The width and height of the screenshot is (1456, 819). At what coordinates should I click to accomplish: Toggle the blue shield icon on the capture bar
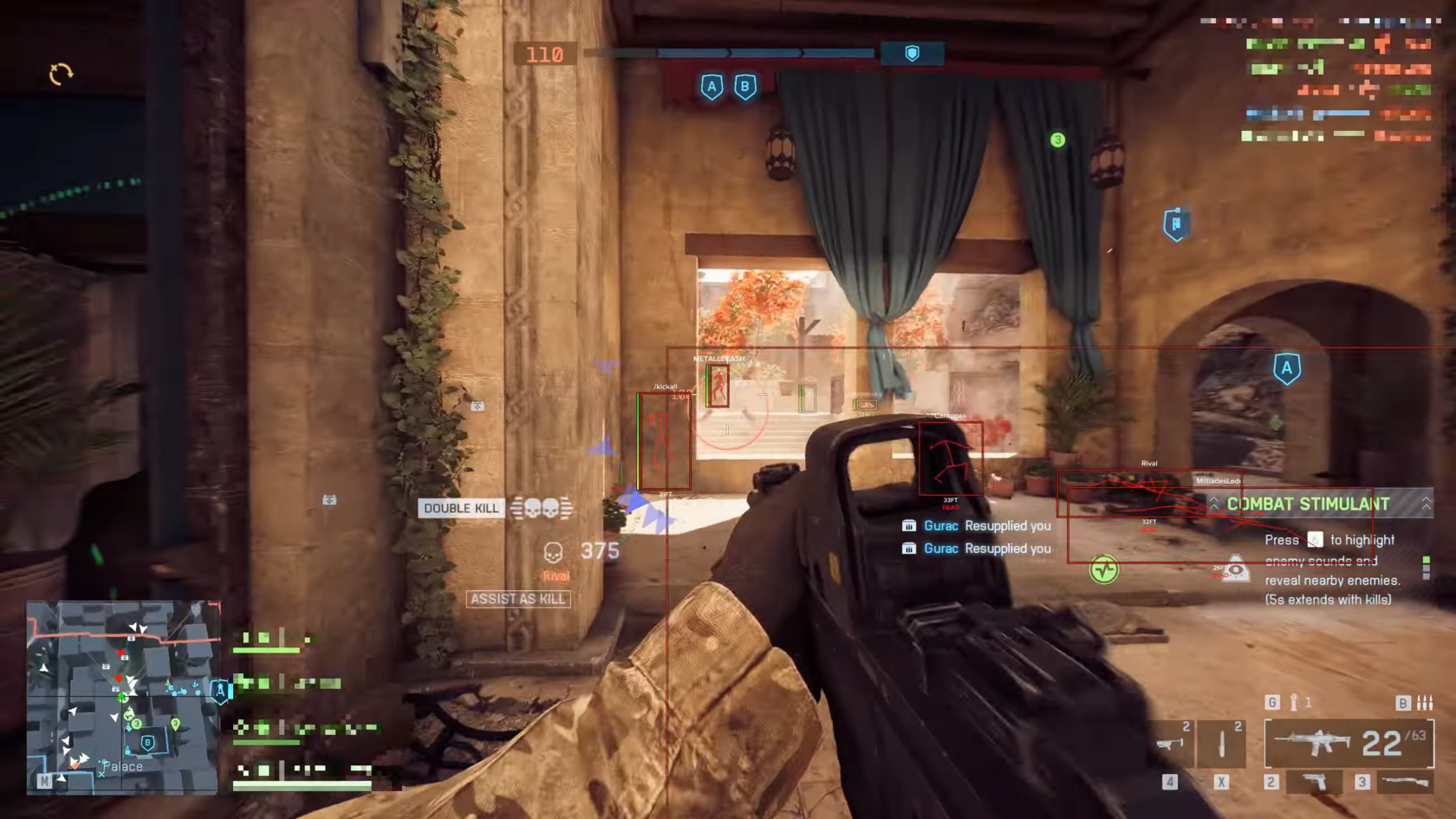tap(912, 53)
